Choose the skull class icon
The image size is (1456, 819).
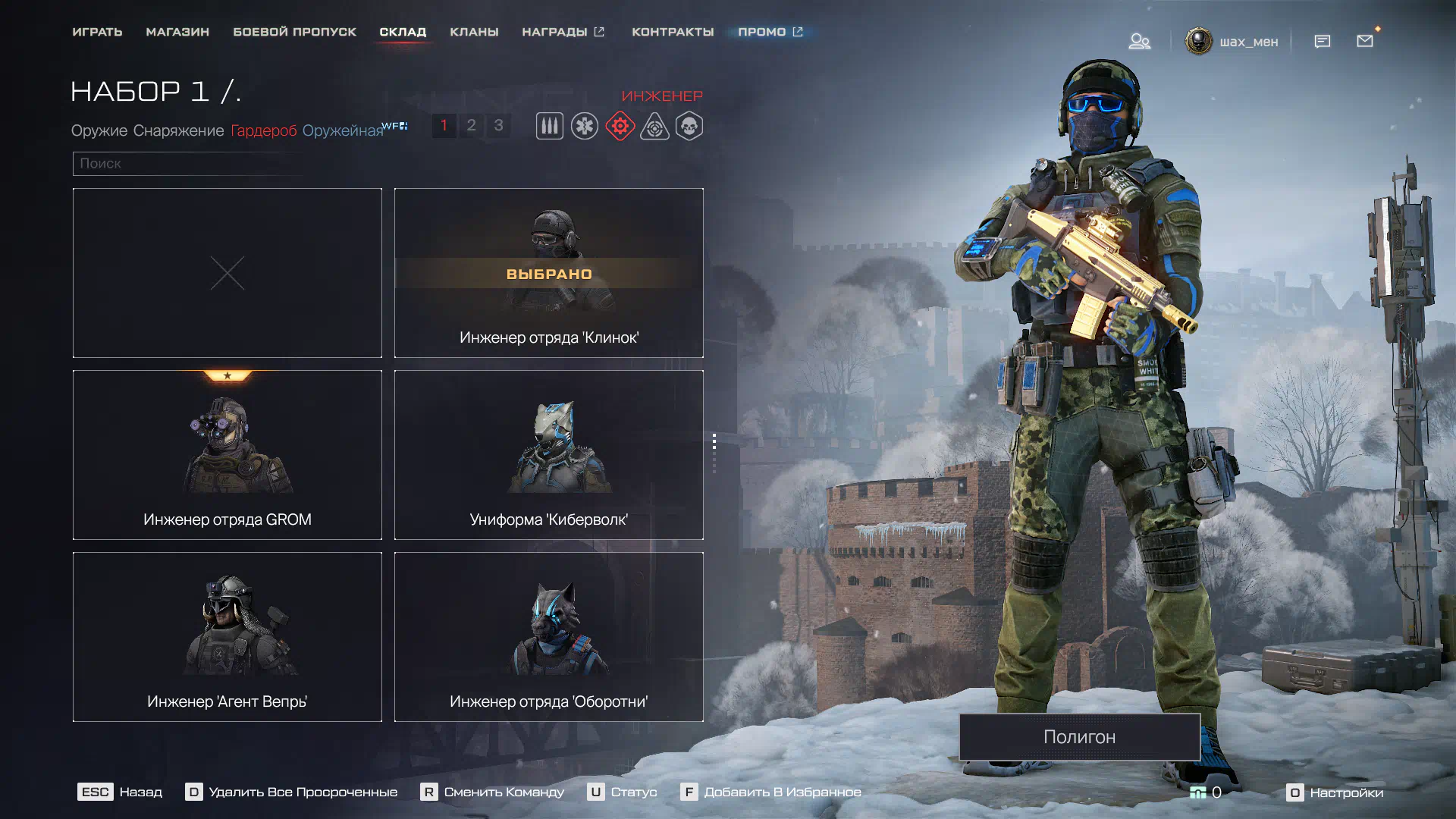pyautogui.click(x=689, y=126)
